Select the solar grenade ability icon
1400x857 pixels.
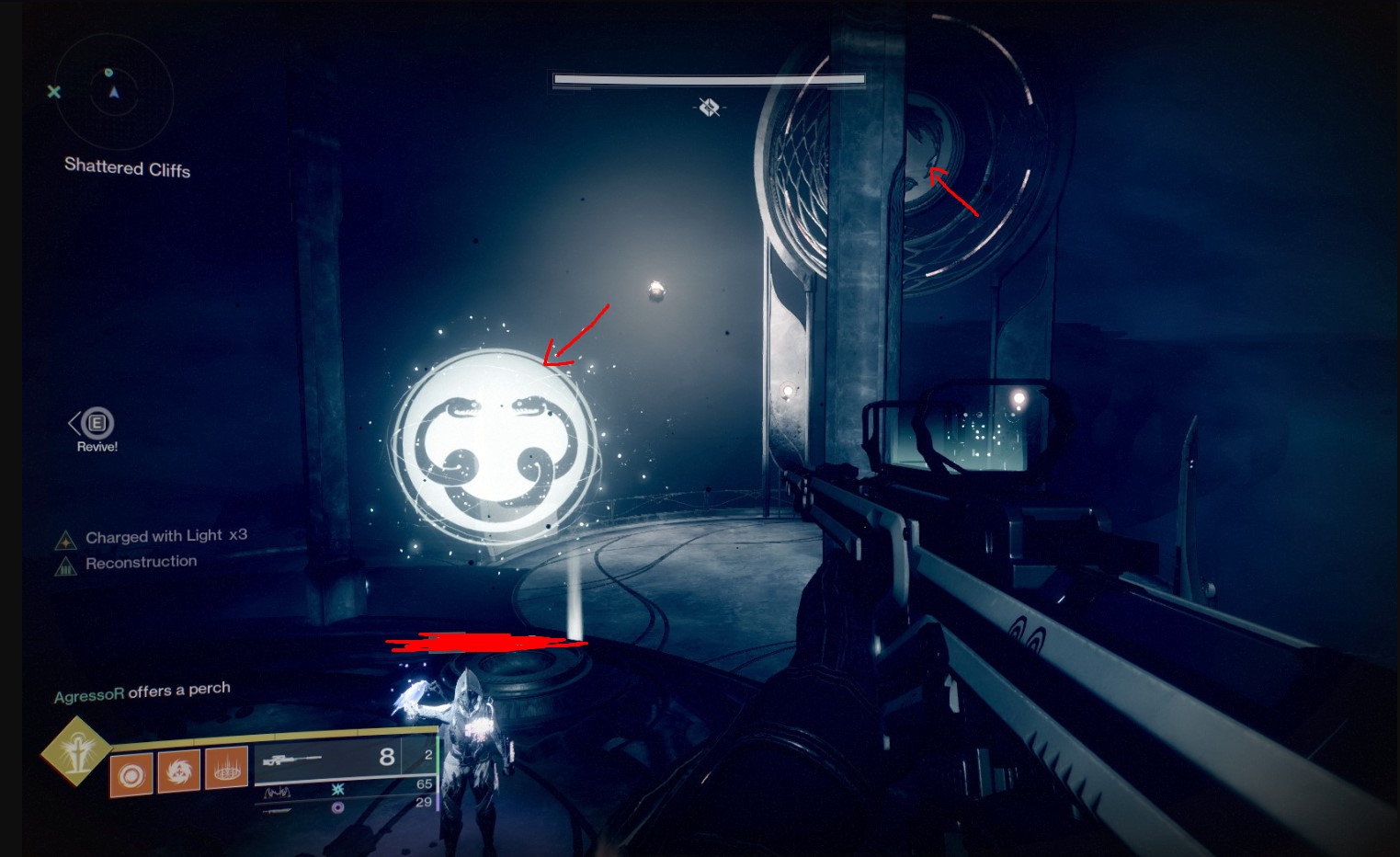(131, 775)
